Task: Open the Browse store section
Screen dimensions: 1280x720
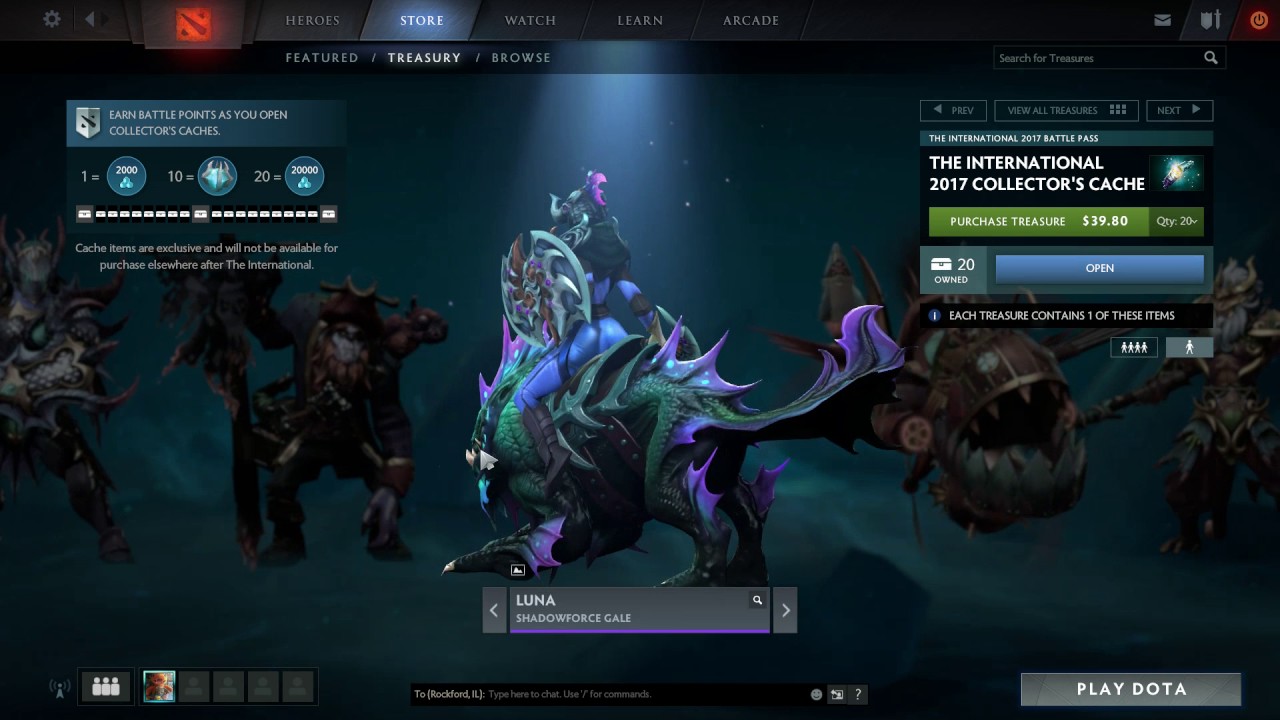Action: (521, 58)
